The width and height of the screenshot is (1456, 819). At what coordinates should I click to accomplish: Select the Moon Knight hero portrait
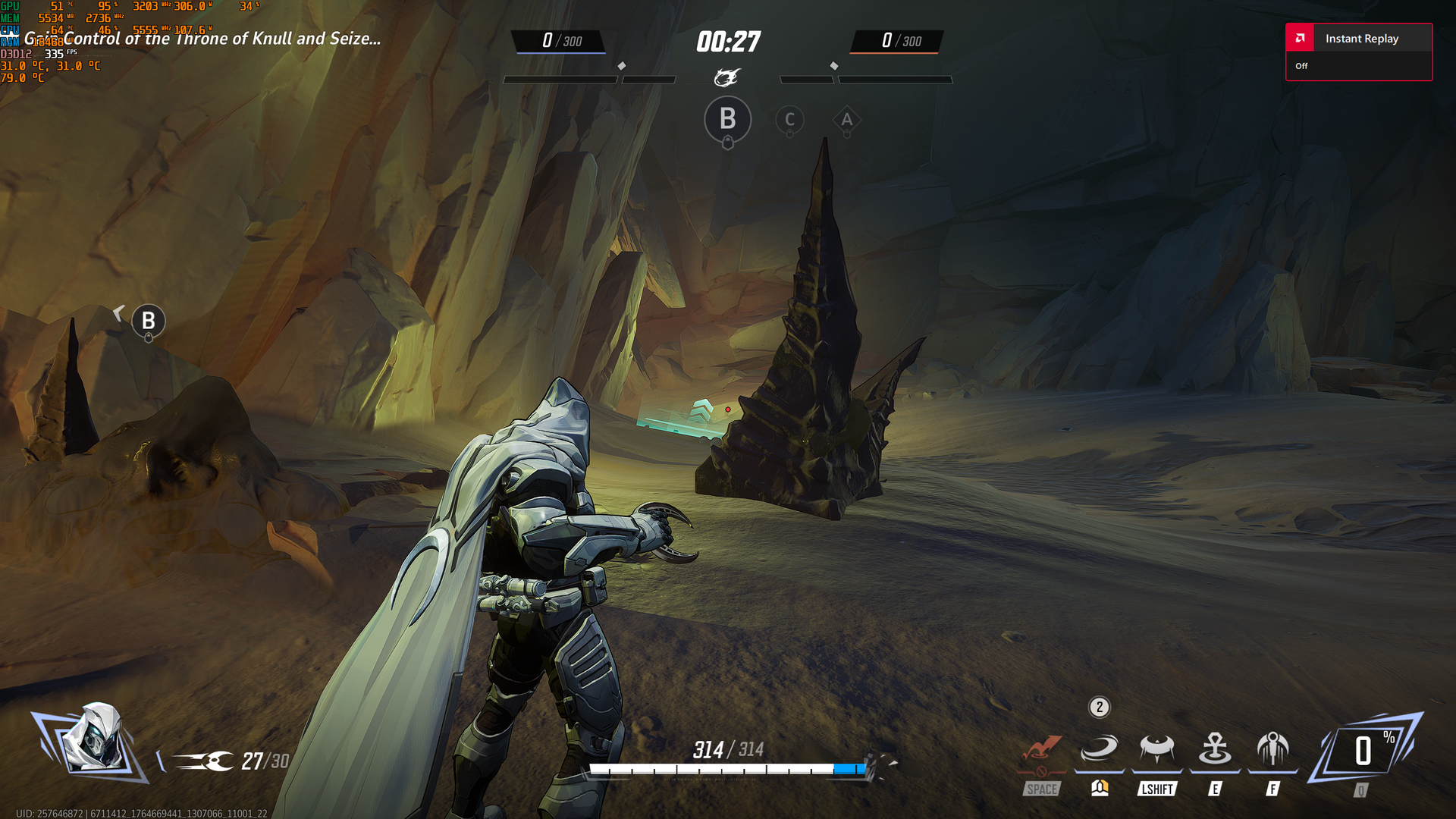[x=92, y=738]
